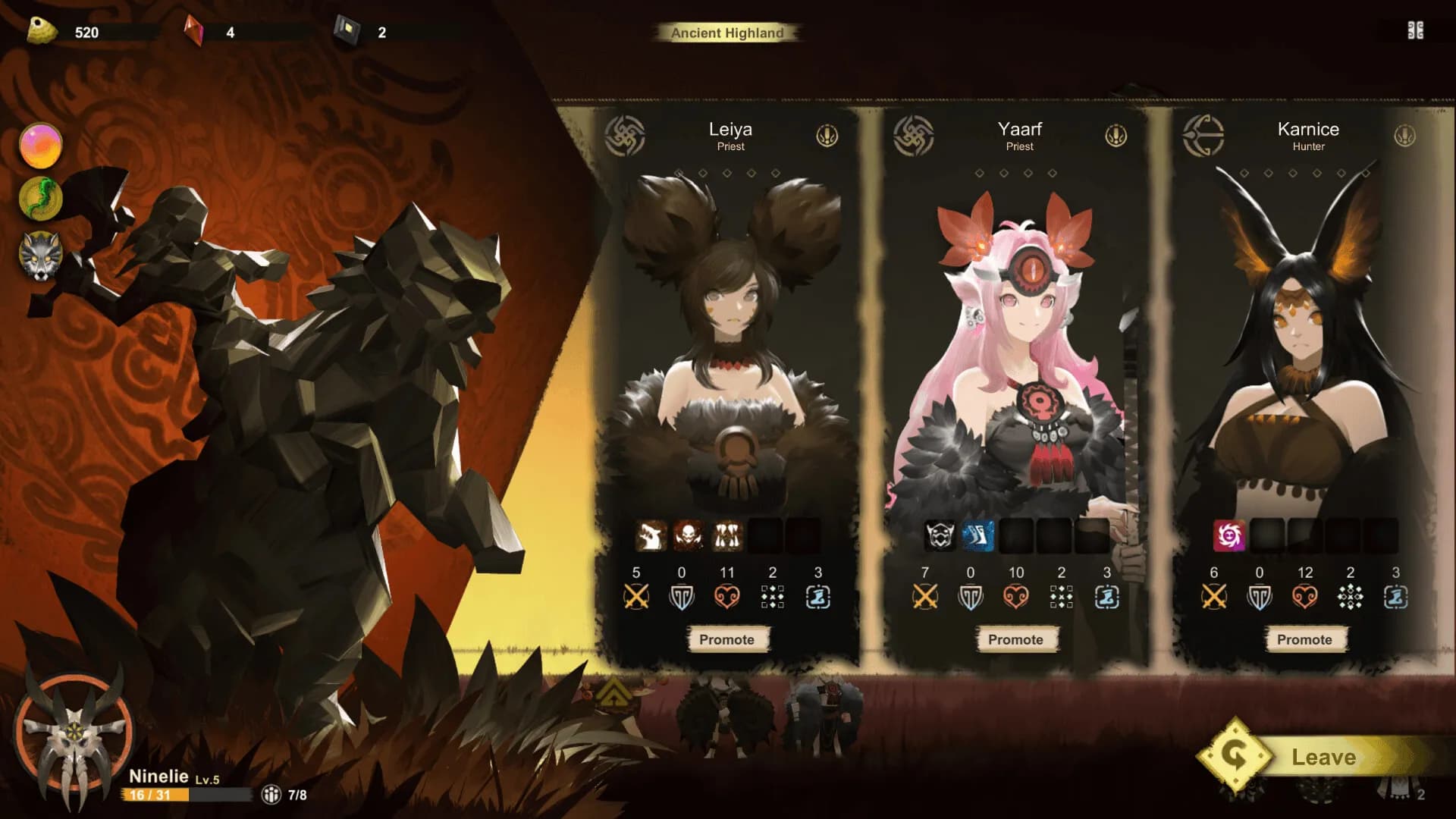Open the Ancient Highland location banner
The height and width of the screenshot is (819, 1456).
(x=727, y=33)
